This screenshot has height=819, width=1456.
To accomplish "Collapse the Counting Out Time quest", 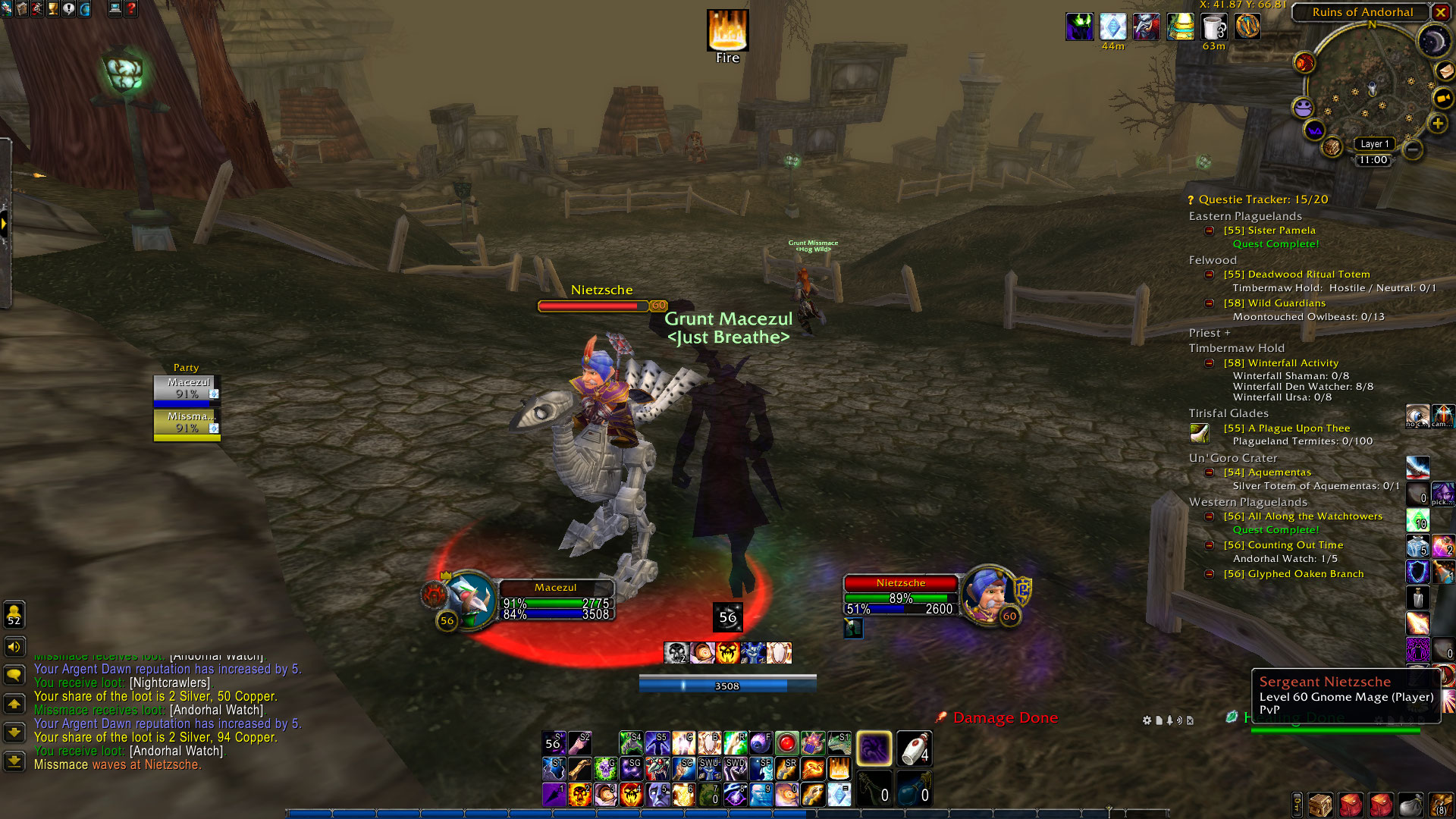I will coord(1210,545).
